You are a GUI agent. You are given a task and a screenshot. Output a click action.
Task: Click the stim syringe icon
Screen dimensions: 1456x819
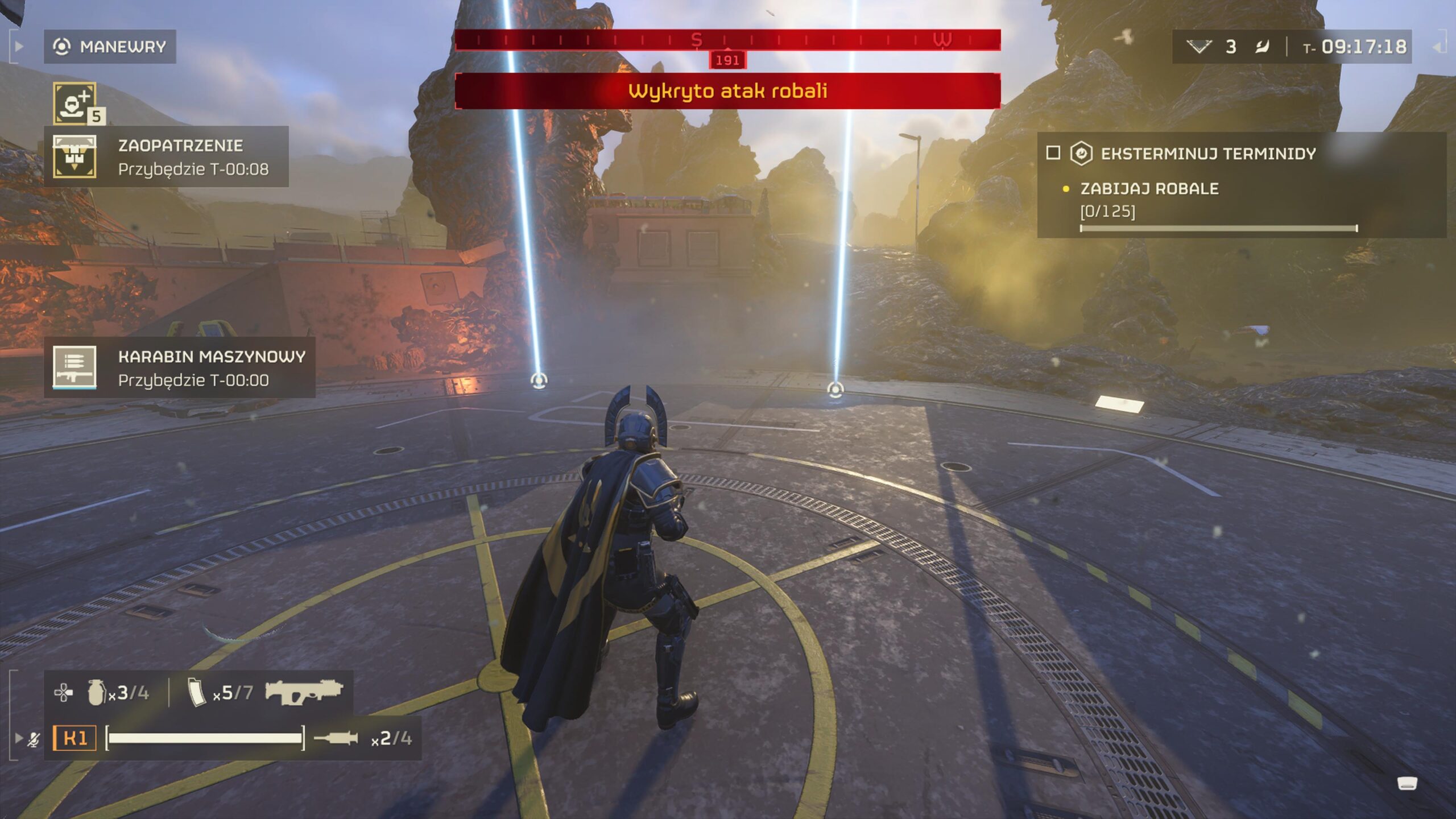pyautogui.click(x=336, y=738)
